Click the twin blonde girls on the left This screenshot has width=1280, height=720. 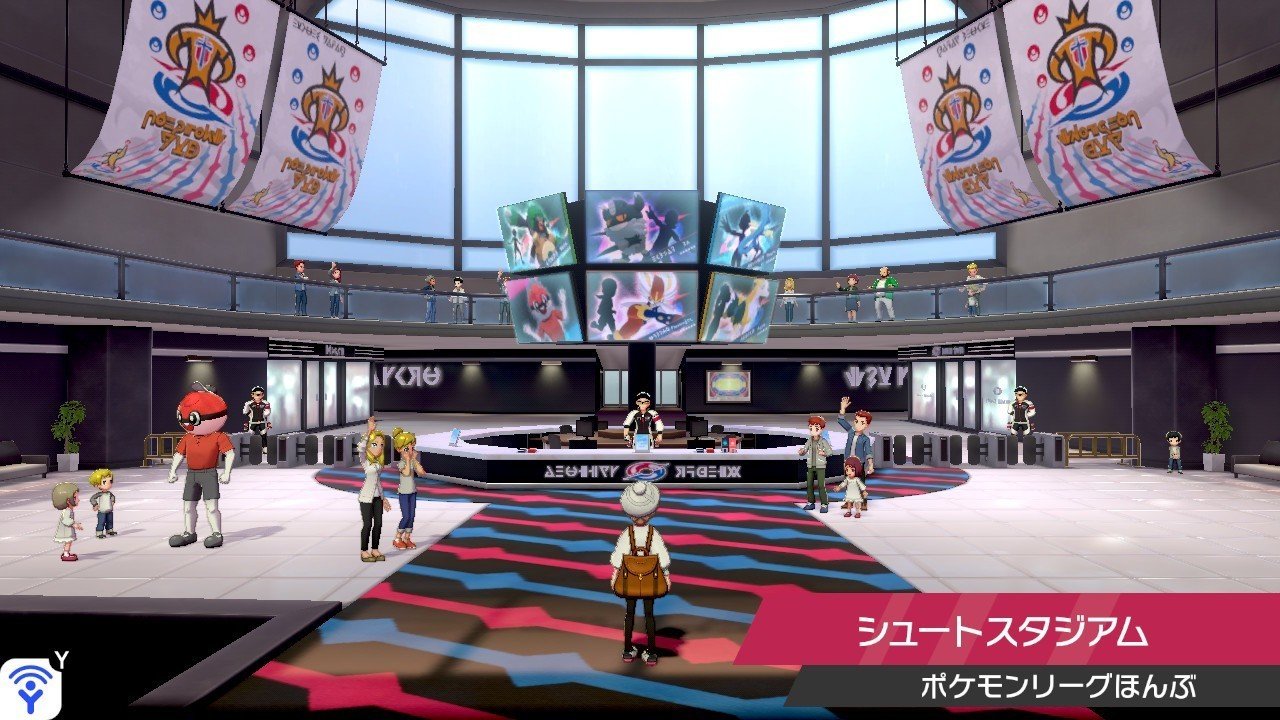pyautogui.click(x=388, y=490)
